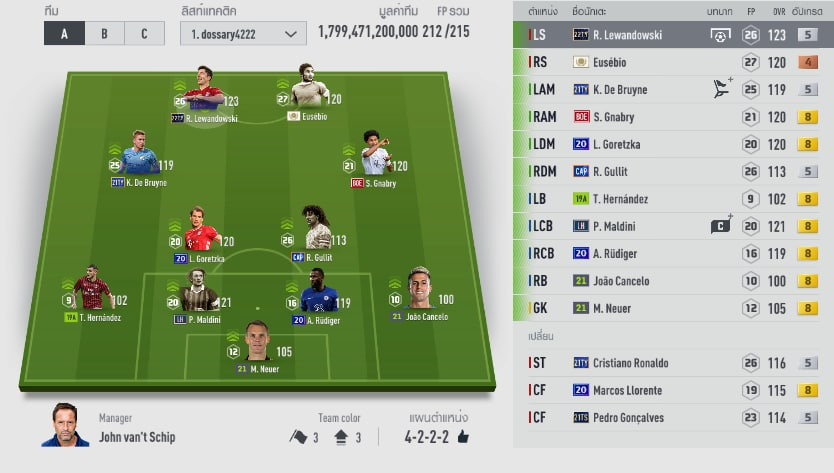Click the 4-2-2-2 formation thumbs-up button
This screenshot has width=834, height=473.
coord(463,437)
